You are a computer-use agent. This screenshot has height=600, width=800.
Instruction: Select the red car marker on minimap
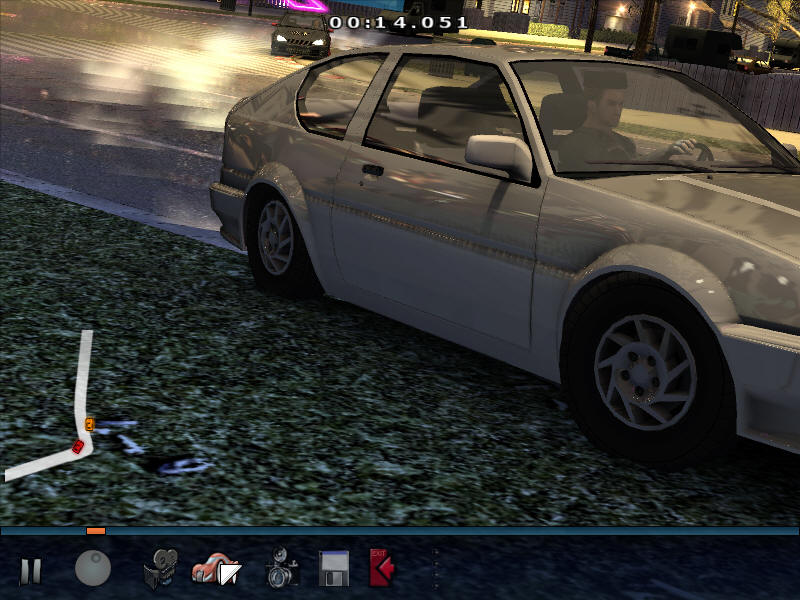coord(78,446)
